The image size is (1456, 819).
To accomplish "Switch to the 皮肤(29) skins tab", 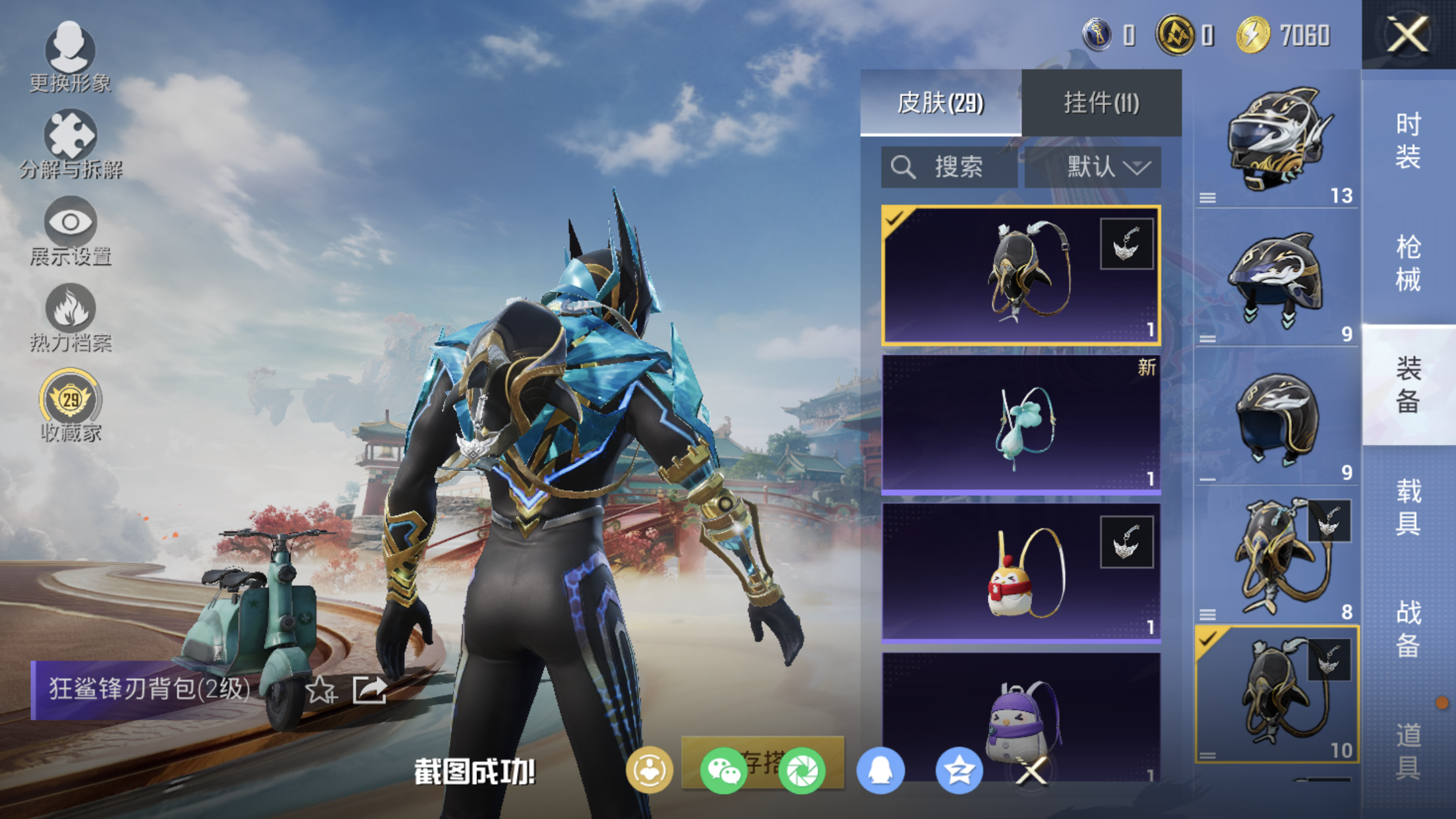I will coord(940,103).
